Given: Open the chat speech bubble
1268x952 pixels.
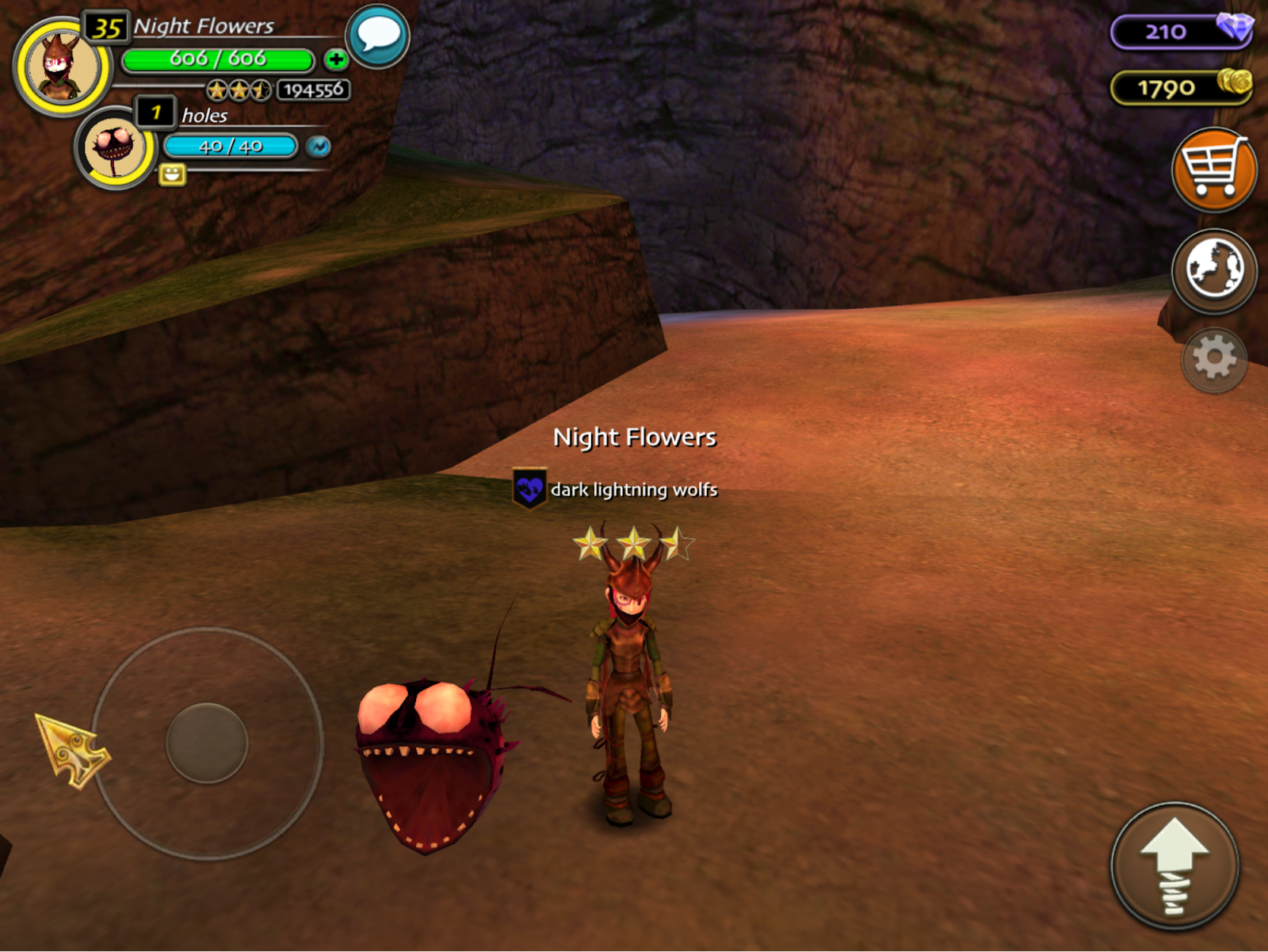Looking at the screenshot, I should 378,36.
